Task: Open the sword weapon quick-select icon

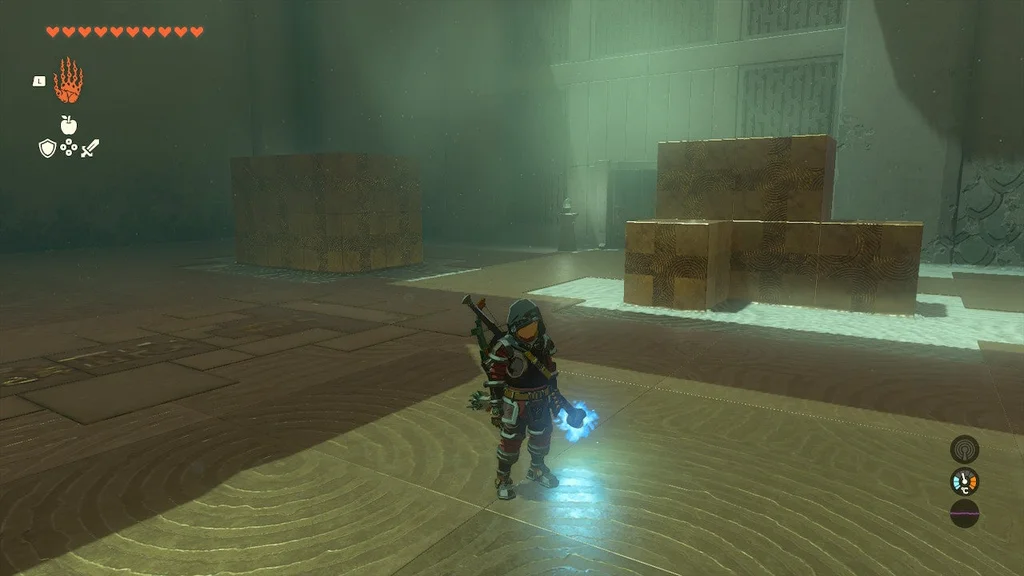Action: point(91,149)
